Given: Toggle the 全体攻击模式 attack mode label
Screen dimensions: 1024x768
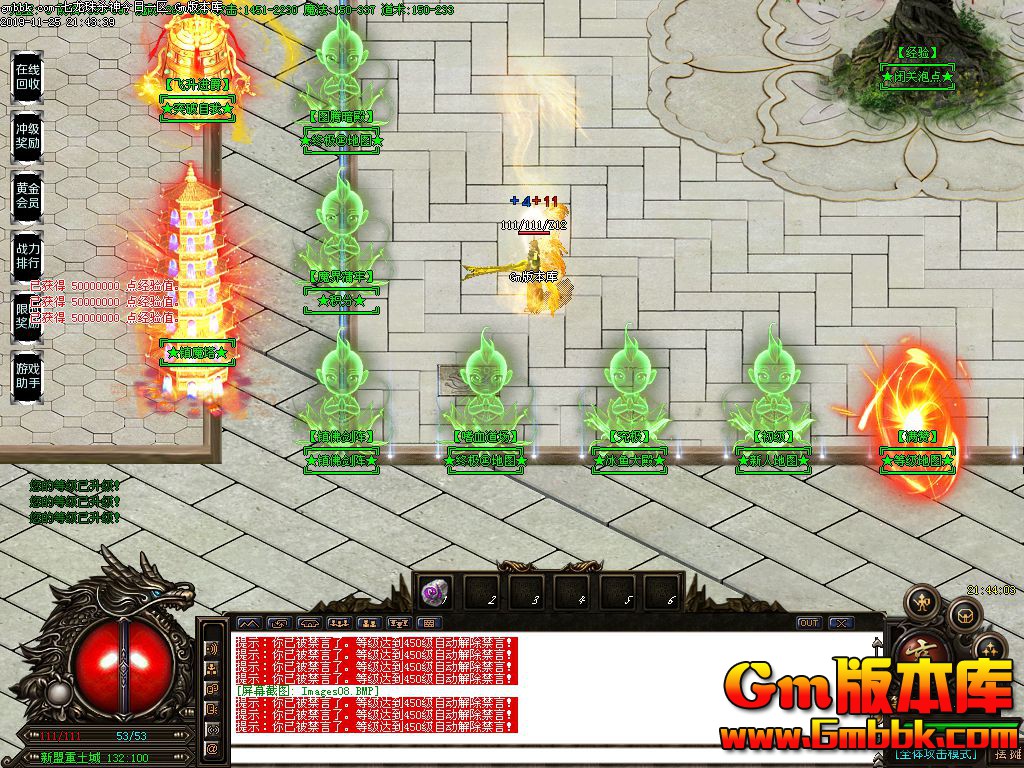Looking at the screenshot, I should coord(935,755).
